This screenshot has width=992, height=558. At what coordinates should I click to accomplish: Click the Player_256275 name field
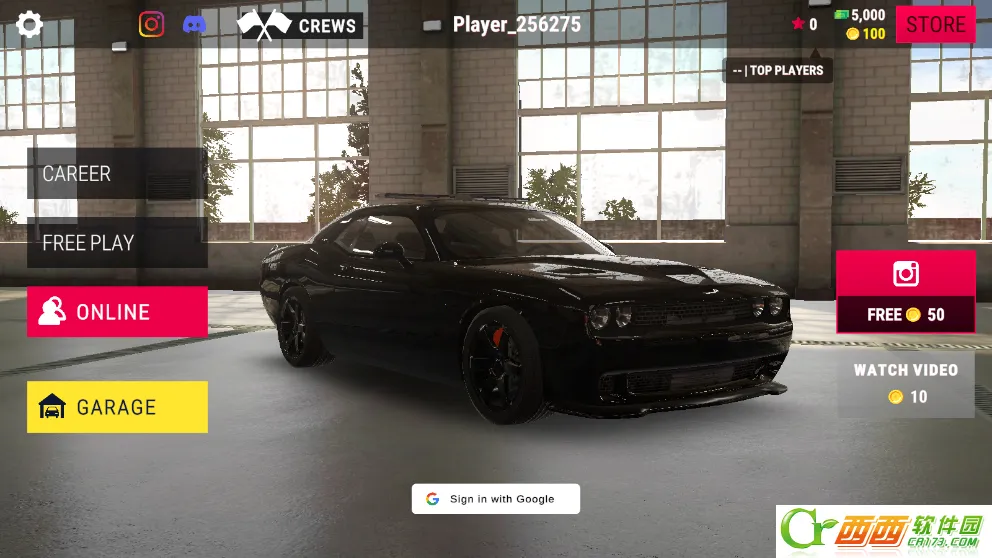click(515, 25)
